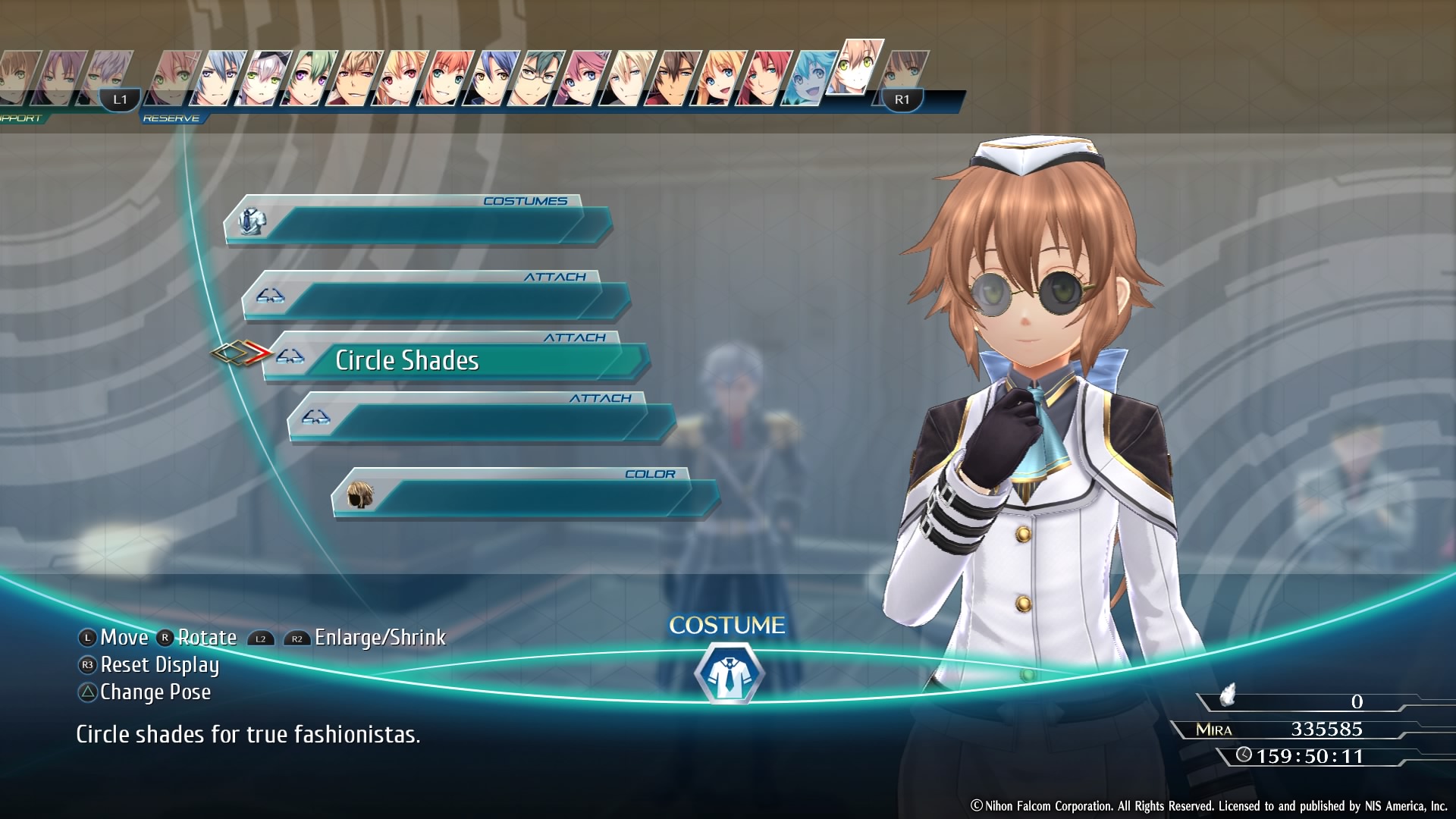Click the Costume shirt hexagon icon
Viewport: 1456px width, 819px height.
tap(728, 673)
